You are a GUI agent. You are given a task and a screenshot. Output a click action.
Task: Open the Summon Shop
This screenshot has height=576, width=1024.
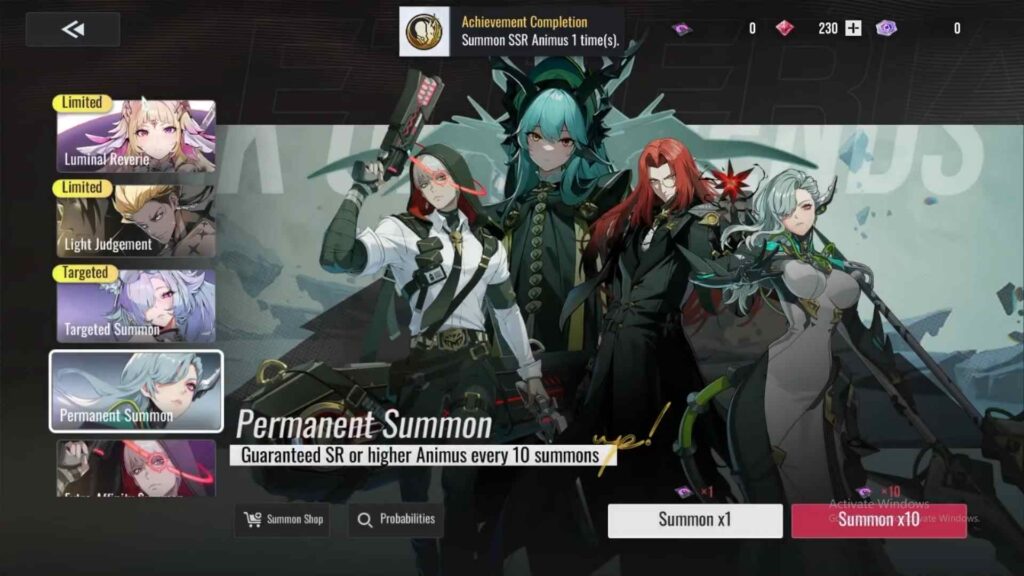point(285,520)
